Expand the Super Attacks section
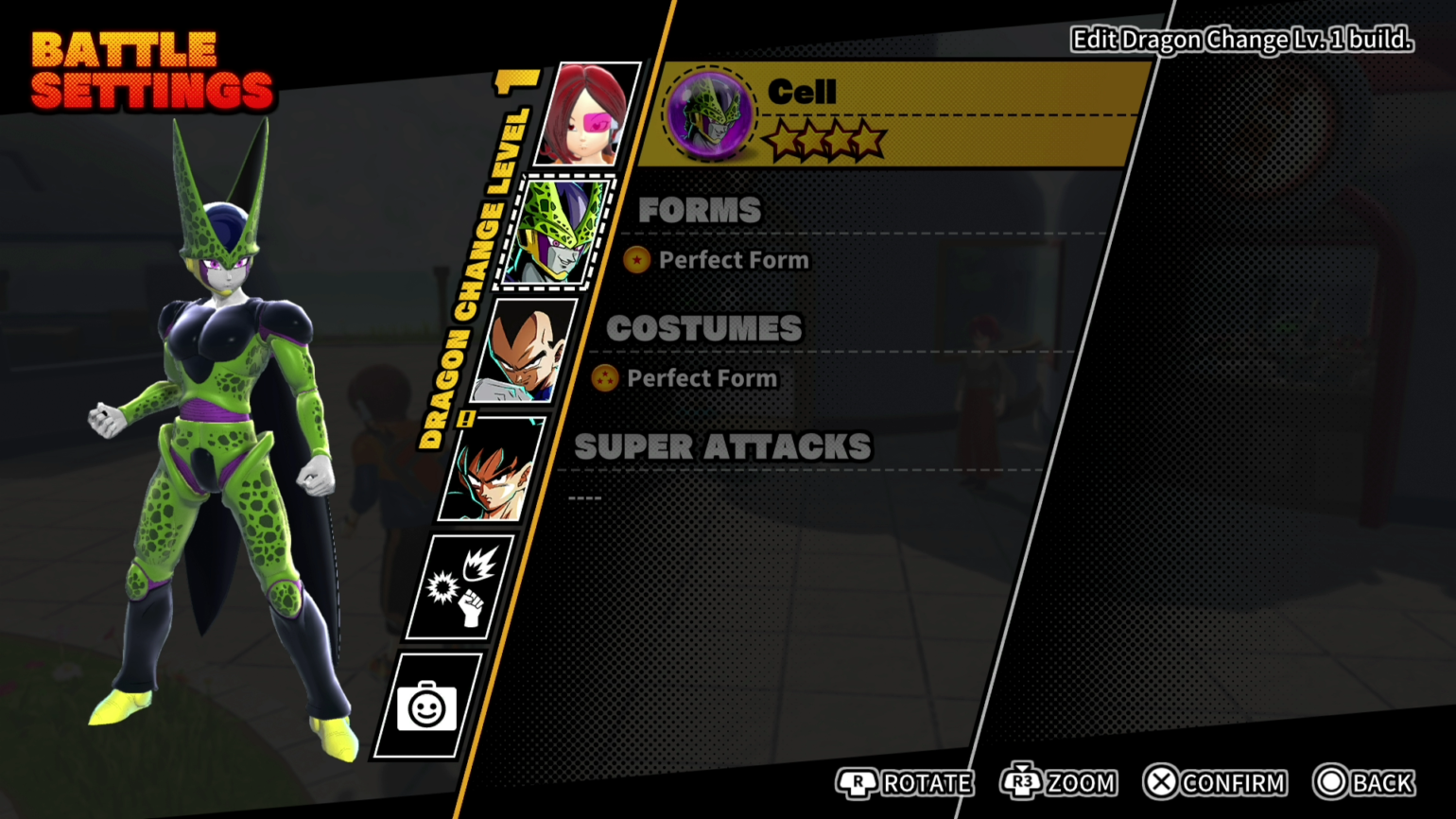 [x=721, y=446]
